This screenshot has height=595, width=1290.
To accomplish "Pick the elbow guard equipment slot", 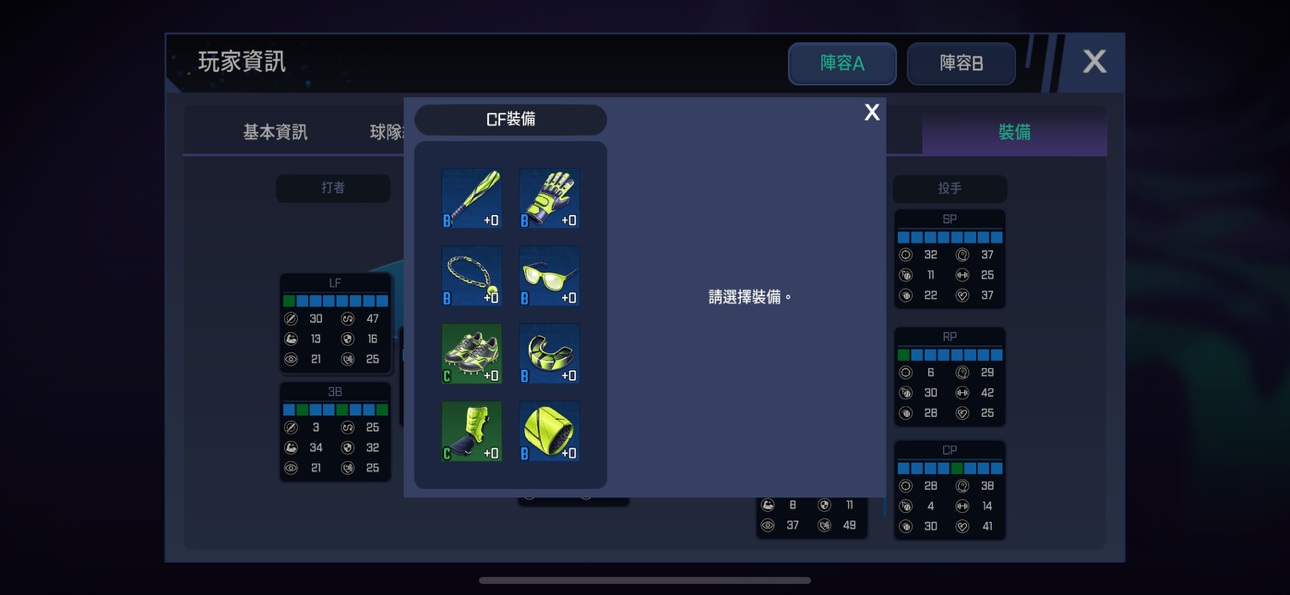I will click(549, 354).
